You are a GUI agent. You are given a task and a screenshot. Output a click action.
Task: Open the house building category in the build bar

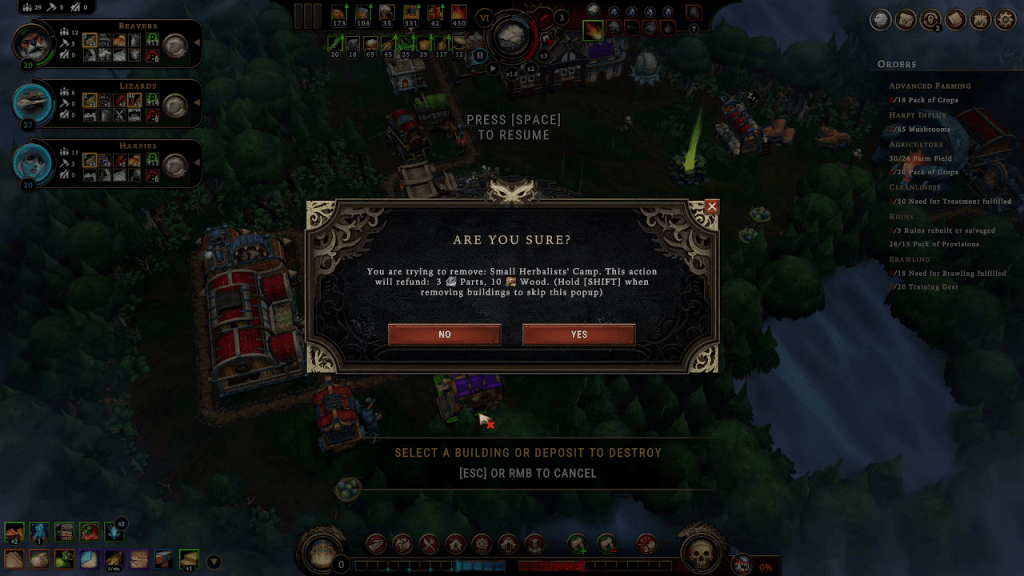tap(455, 544)
